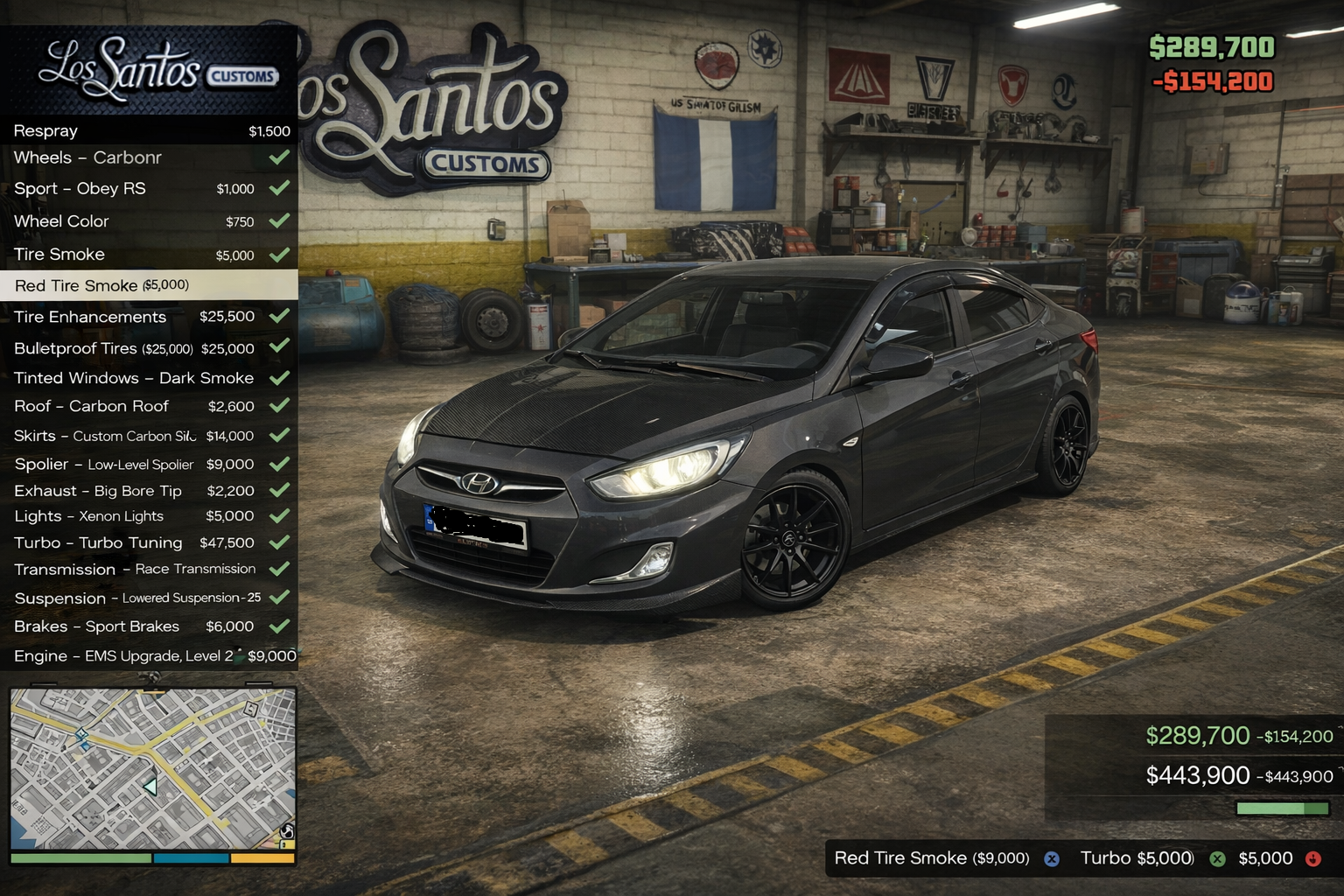Select the Respray menu entry
The height and width of the screenshot is (896, 1344).
pyautogui.click(x=149, y=131)
